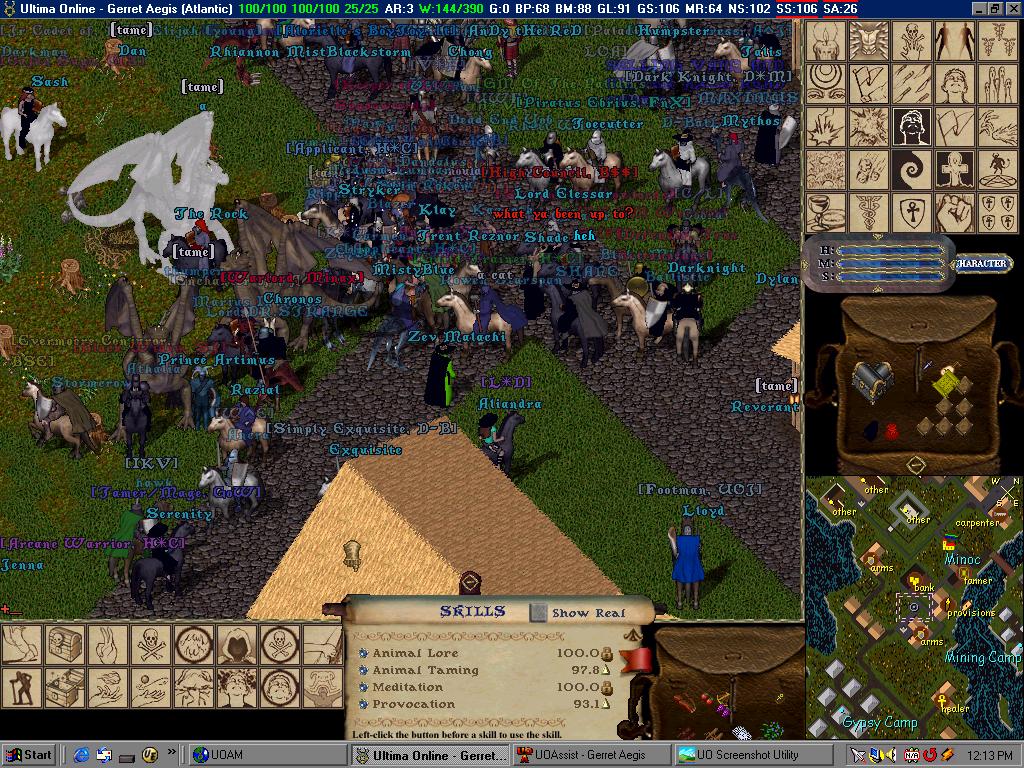Activate the black spiral spell icon
Image resolution: width=1024 pixels, height=768 pixels.
[x=911, y=170]
